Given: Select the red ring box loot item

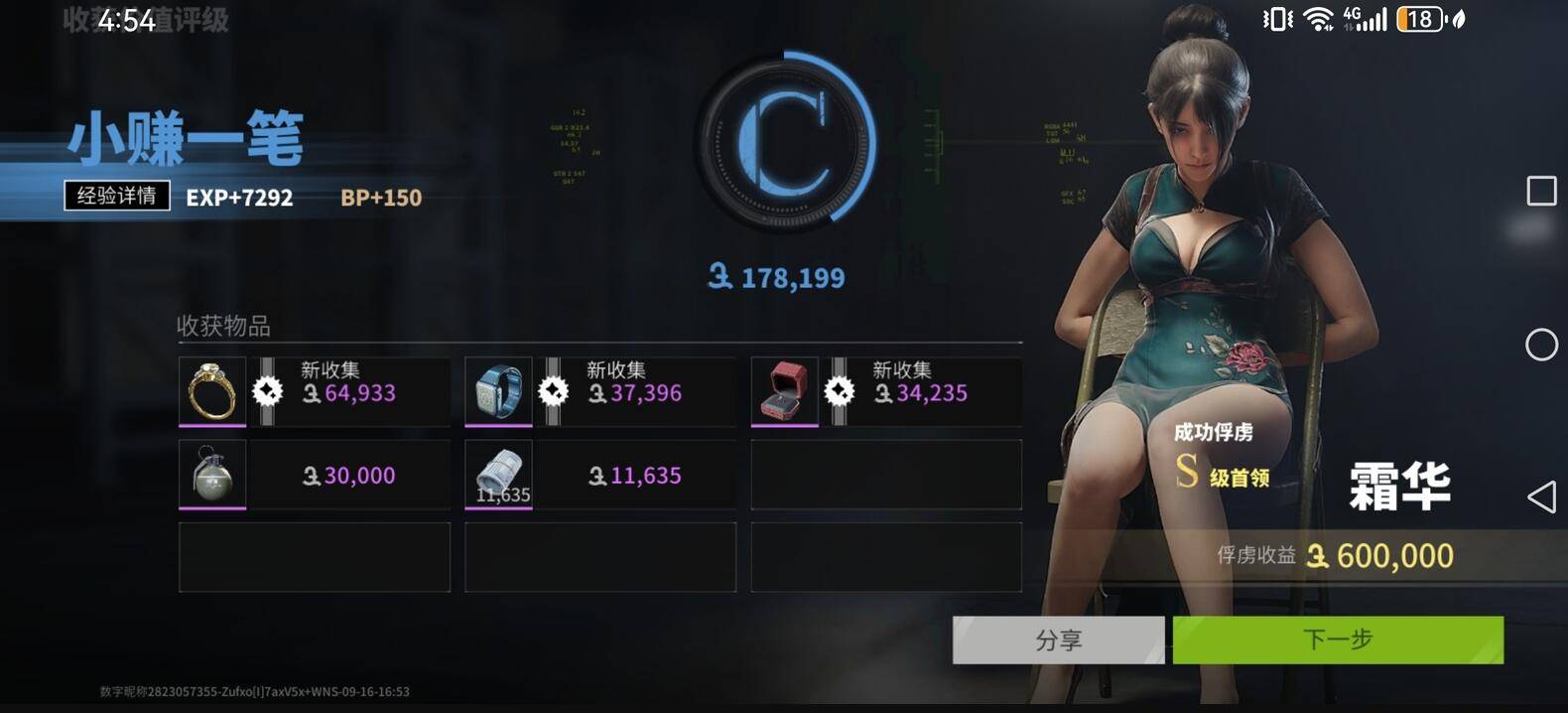Looking at the screenshot, I should click(x=784, y=391).
